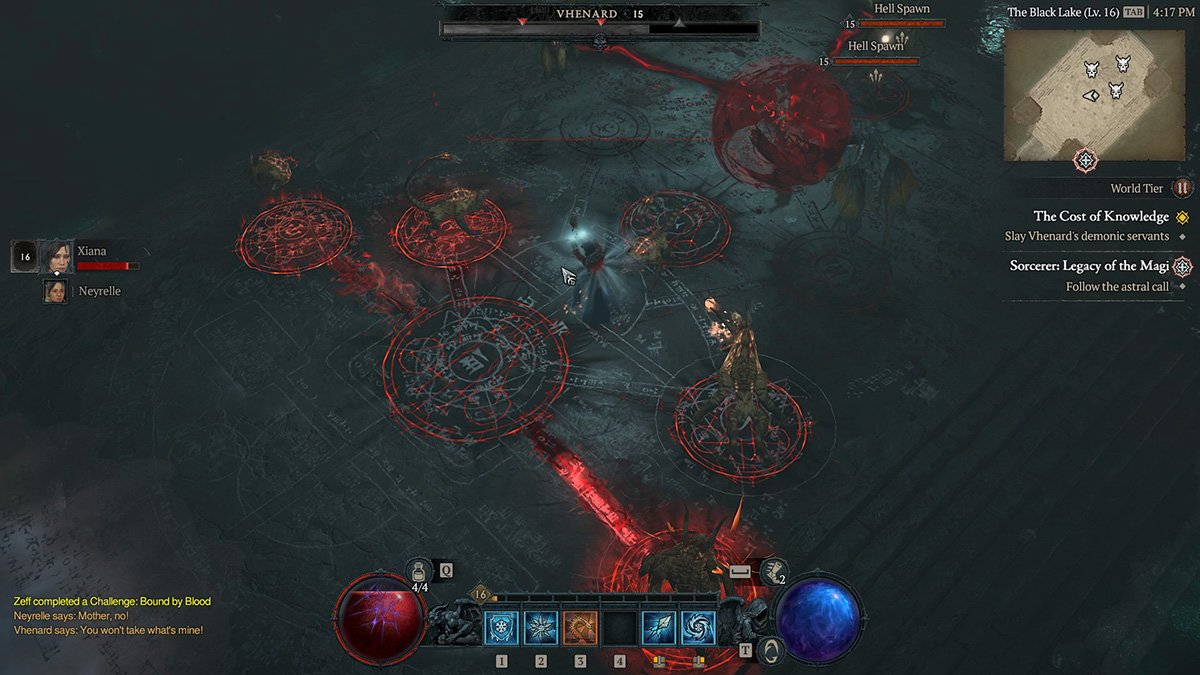Summon the orange Hydra skill
The width and height of the screenshot is (1200, 675).
tap(580, 628)
